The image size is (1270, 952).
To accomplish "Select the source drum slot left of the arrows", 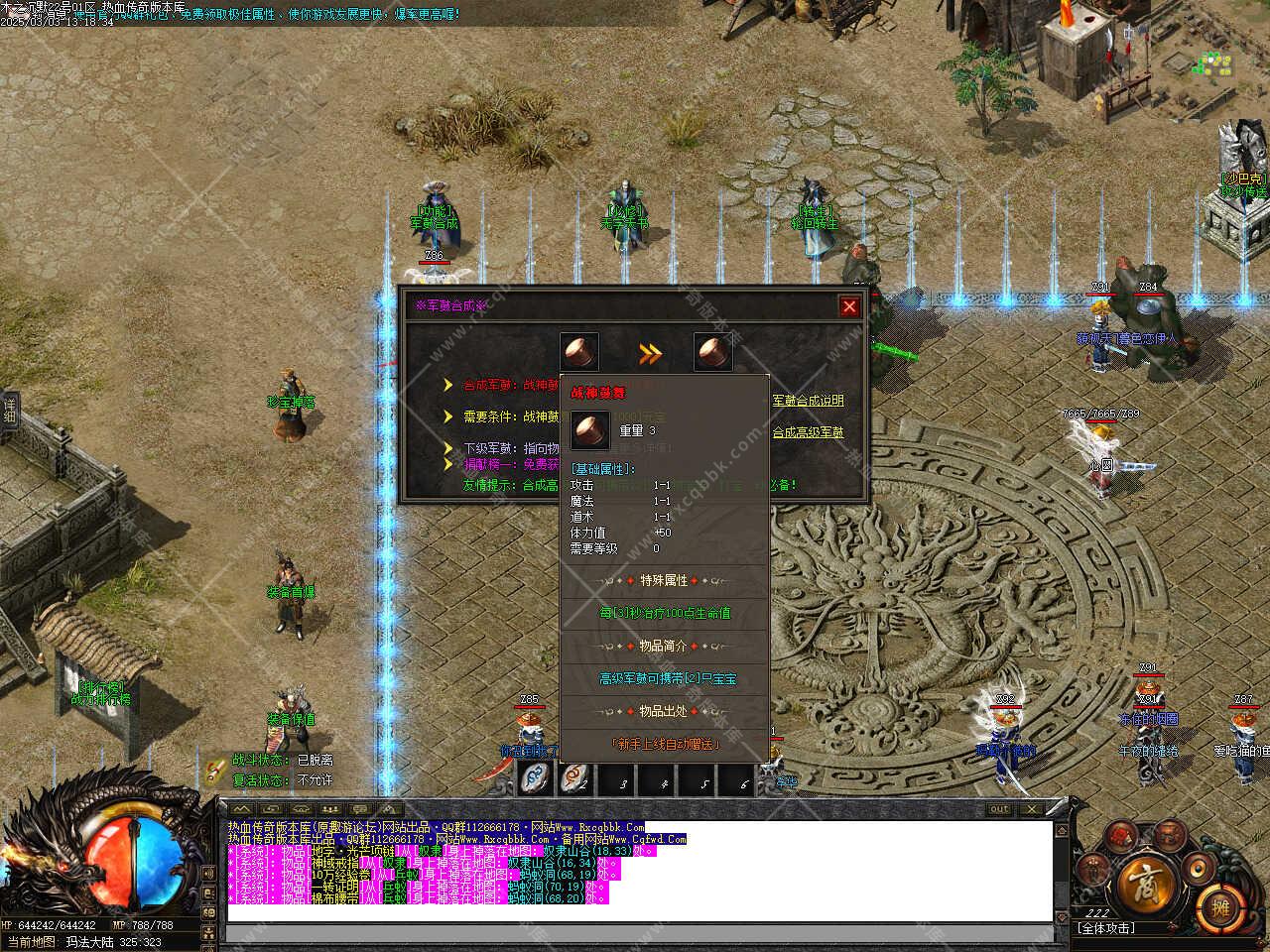I will coord(579,352).
